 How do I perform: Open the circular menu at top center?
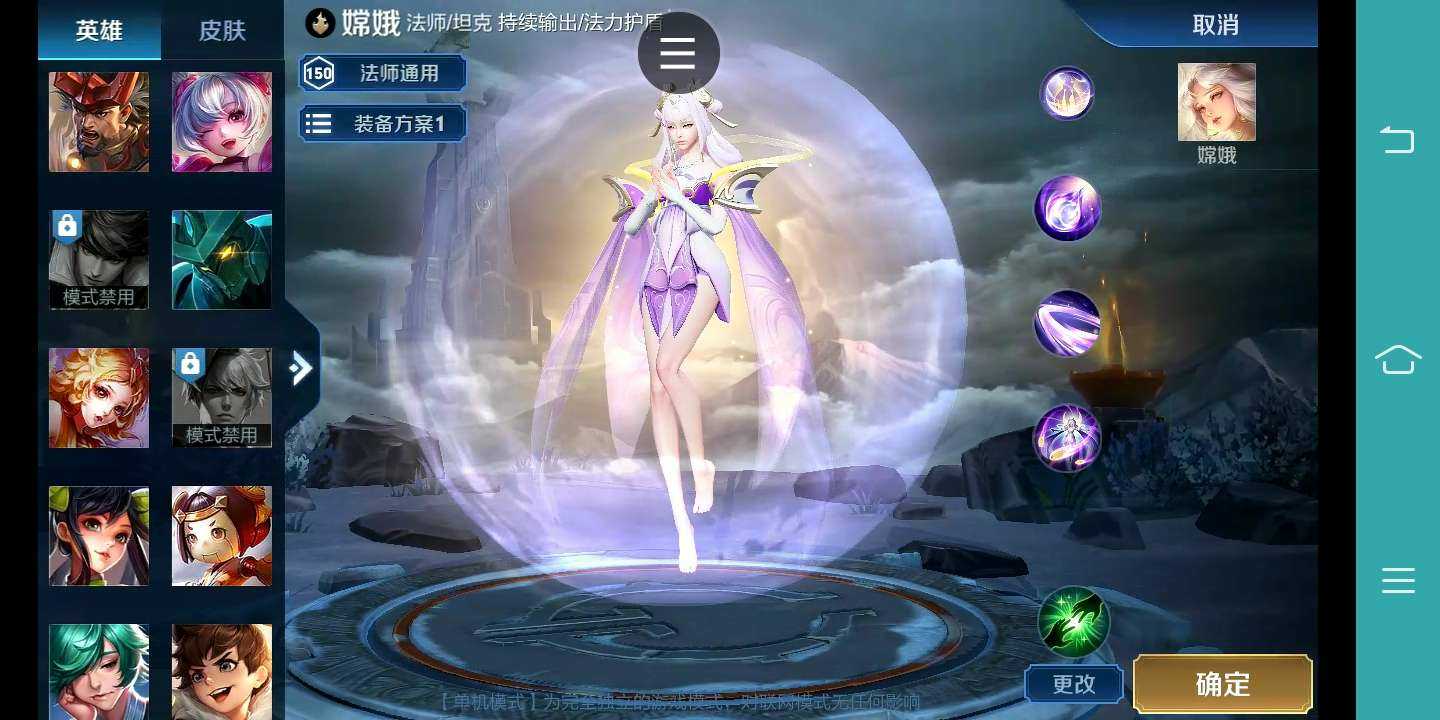(677, 52)
